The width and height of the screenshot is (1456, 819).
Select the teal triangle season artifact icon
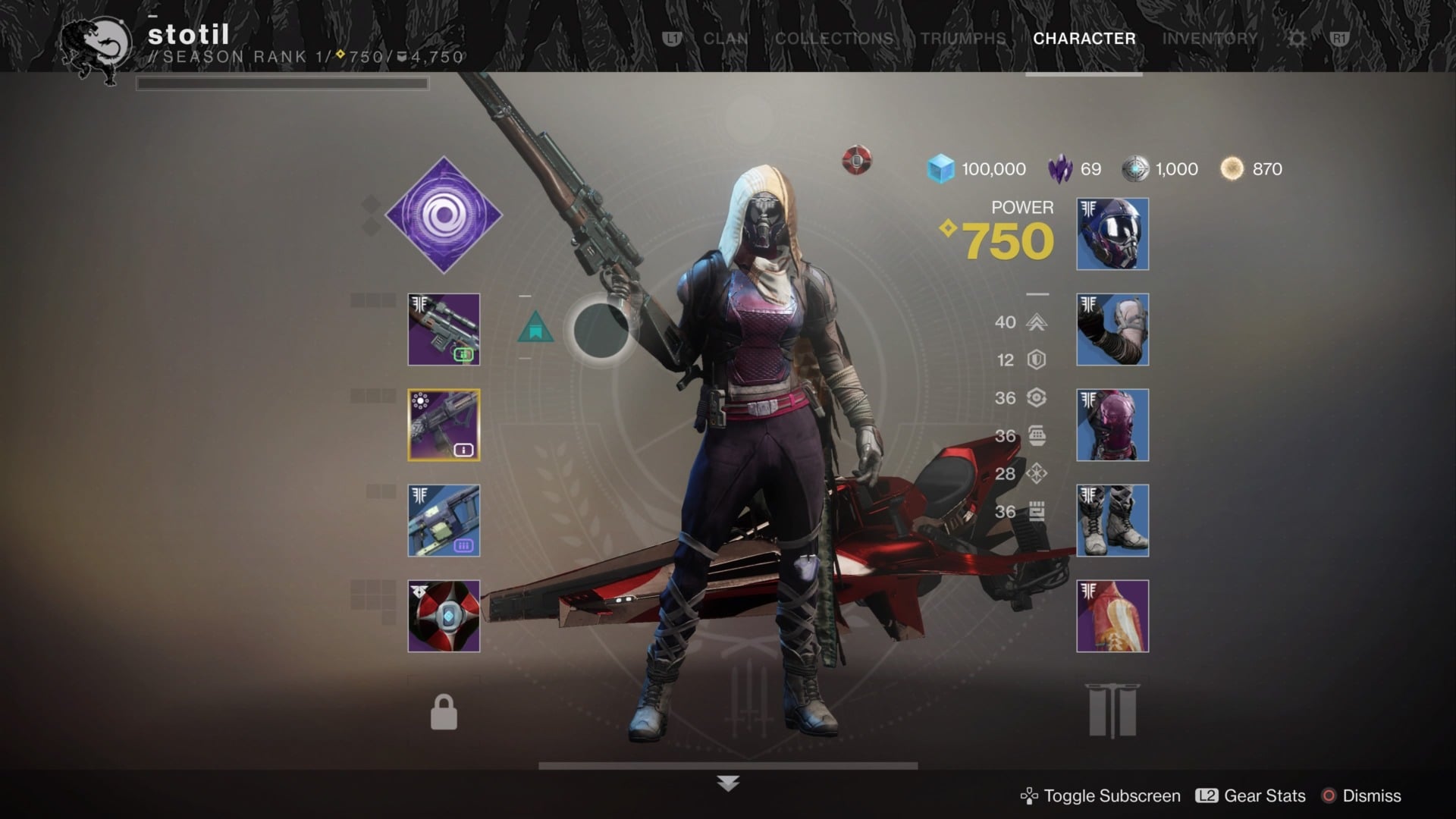535,327
